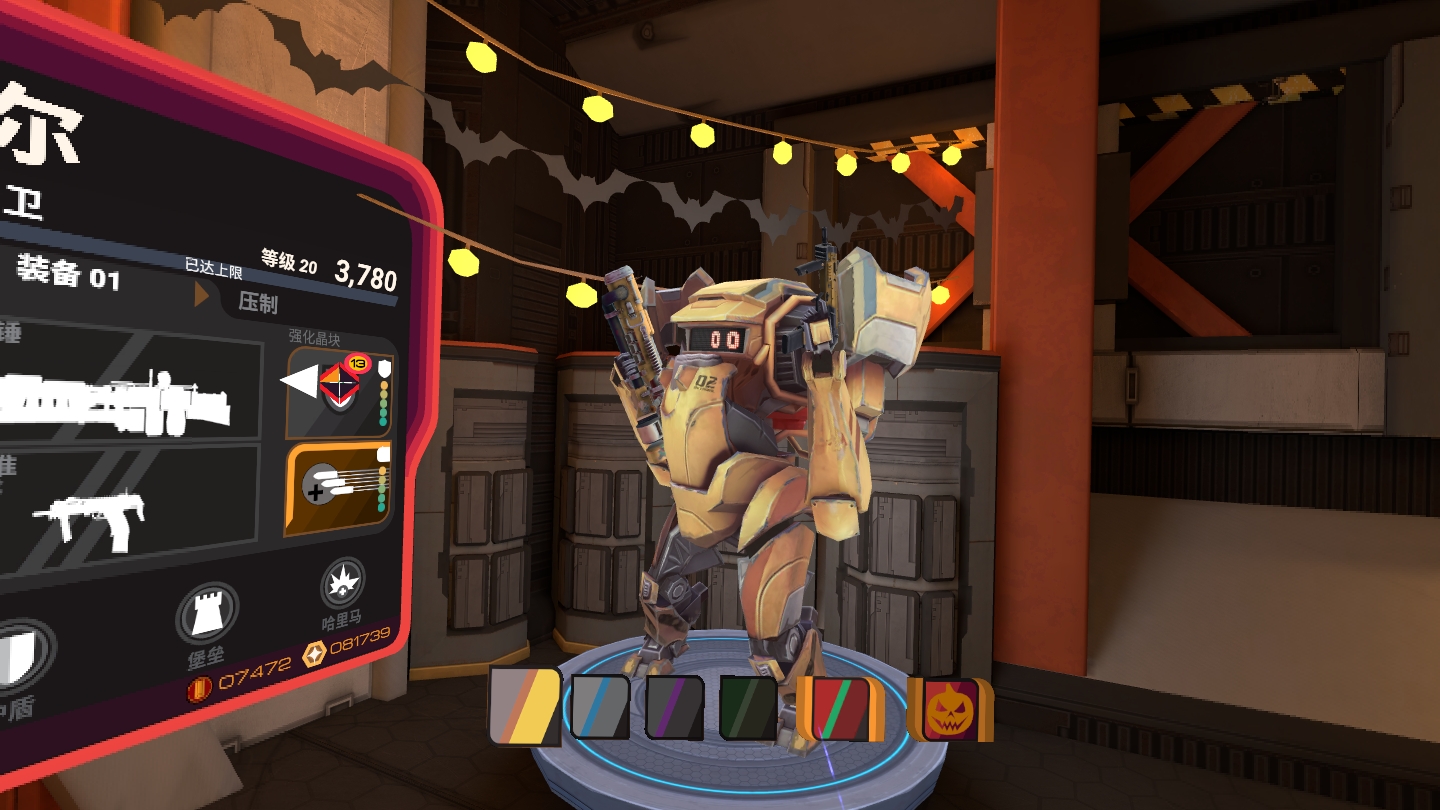Select the yellow and grey paint skin
This screenshot has height=810, width=1440.
[x=525, y=707]
